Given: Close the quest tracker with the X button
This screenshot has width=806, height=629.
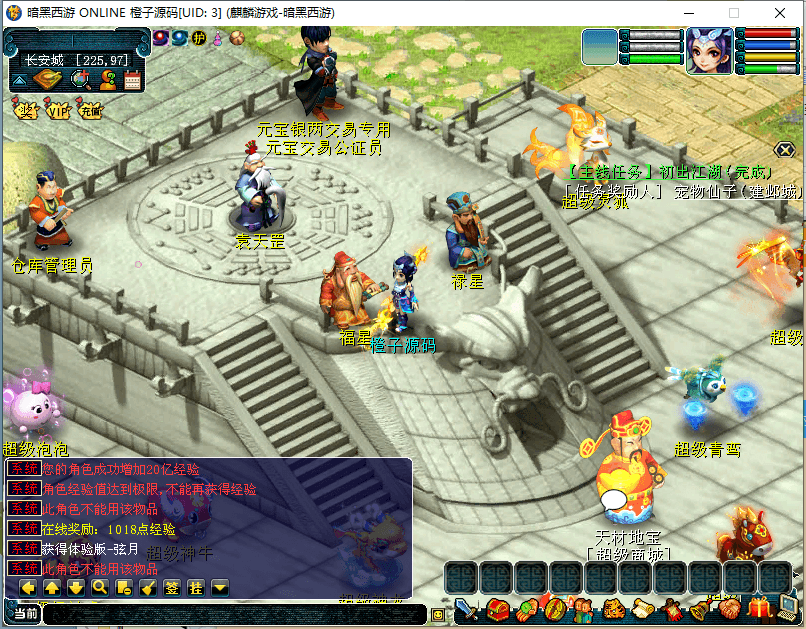Looking at the screenshot, I should coord(785,150).
